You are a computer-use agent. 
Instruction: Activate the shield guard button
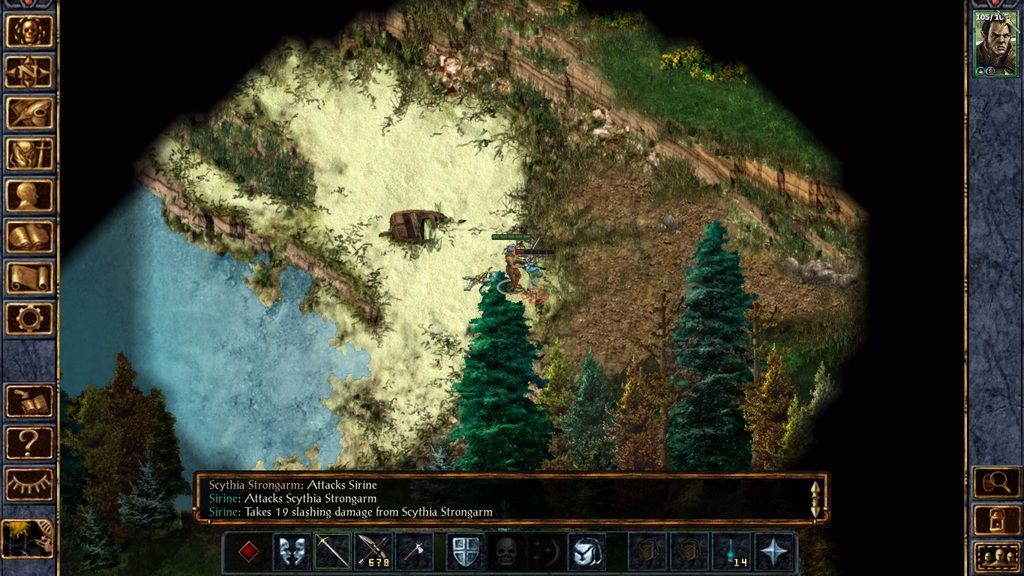[x=465, y=552]
